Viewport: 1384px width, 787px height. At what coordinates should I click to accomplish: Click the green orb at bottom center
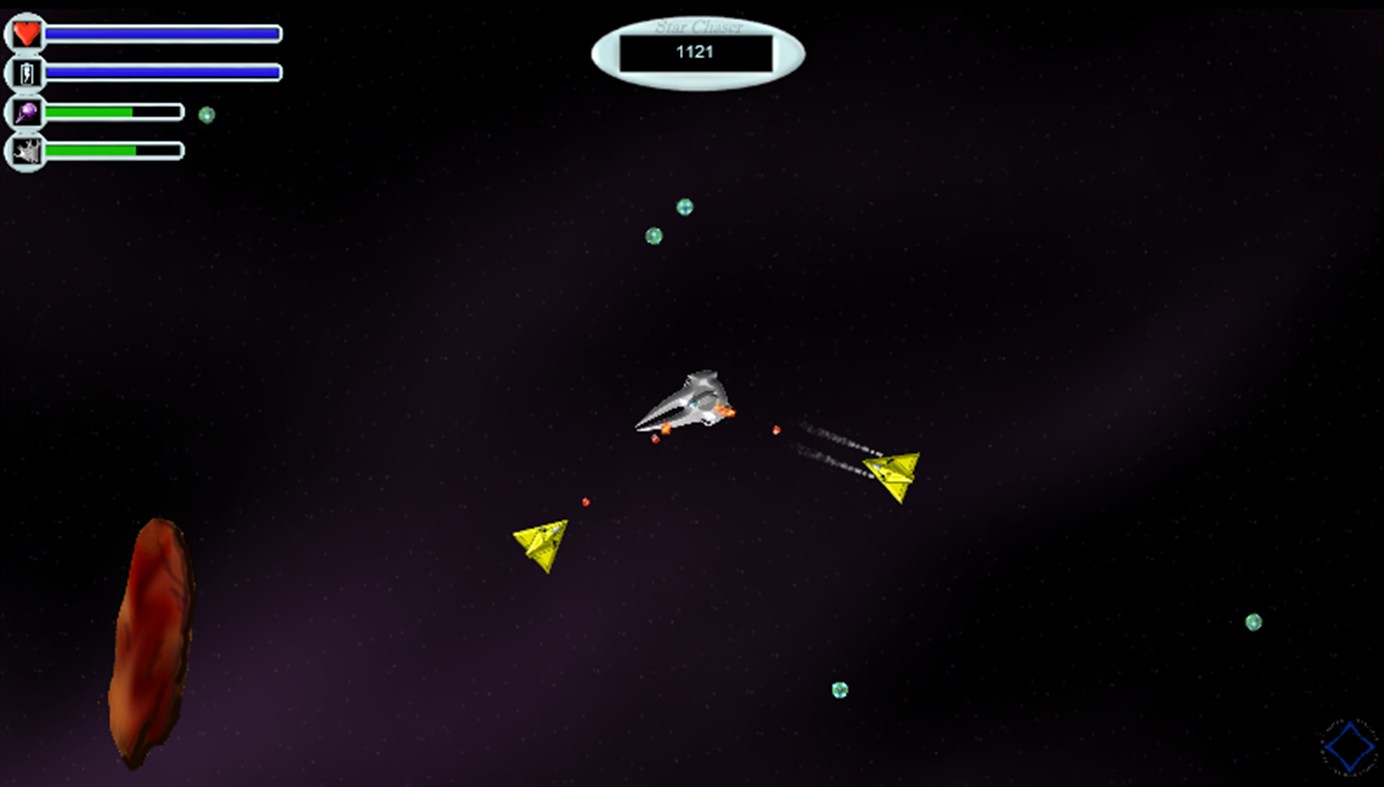click(x=838, y=689)
